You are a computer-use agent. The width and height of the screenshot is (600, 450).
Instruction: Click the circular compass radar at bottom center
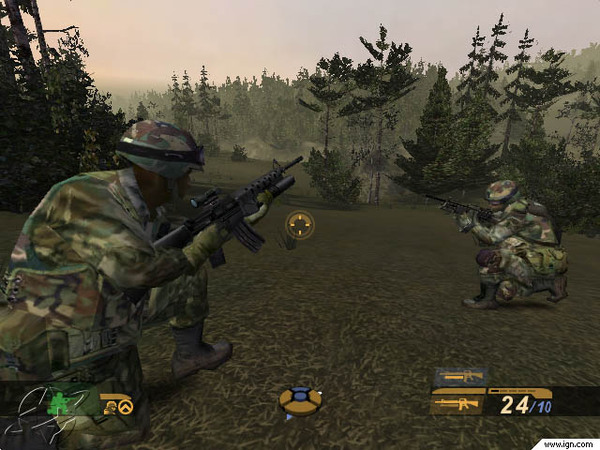299,401
